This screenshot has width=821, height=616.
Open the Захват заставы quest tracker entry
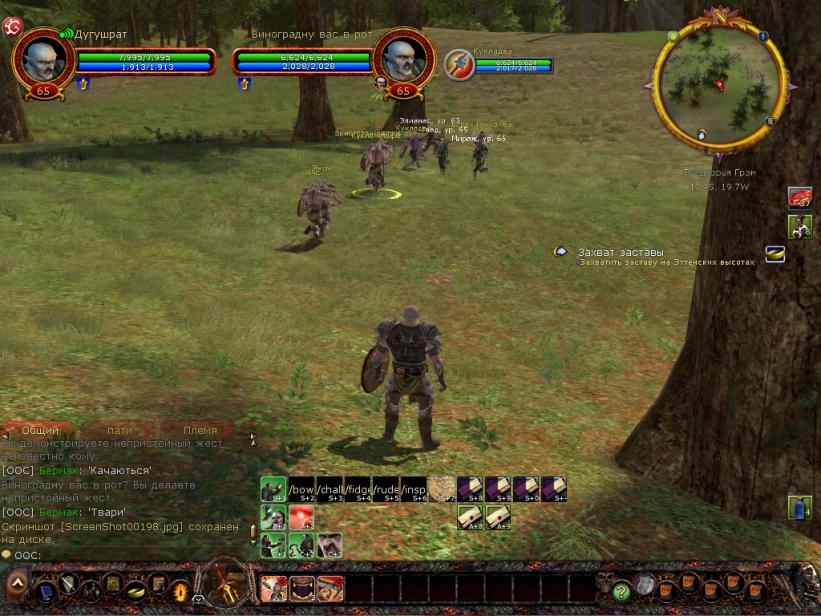coord(620,252)
